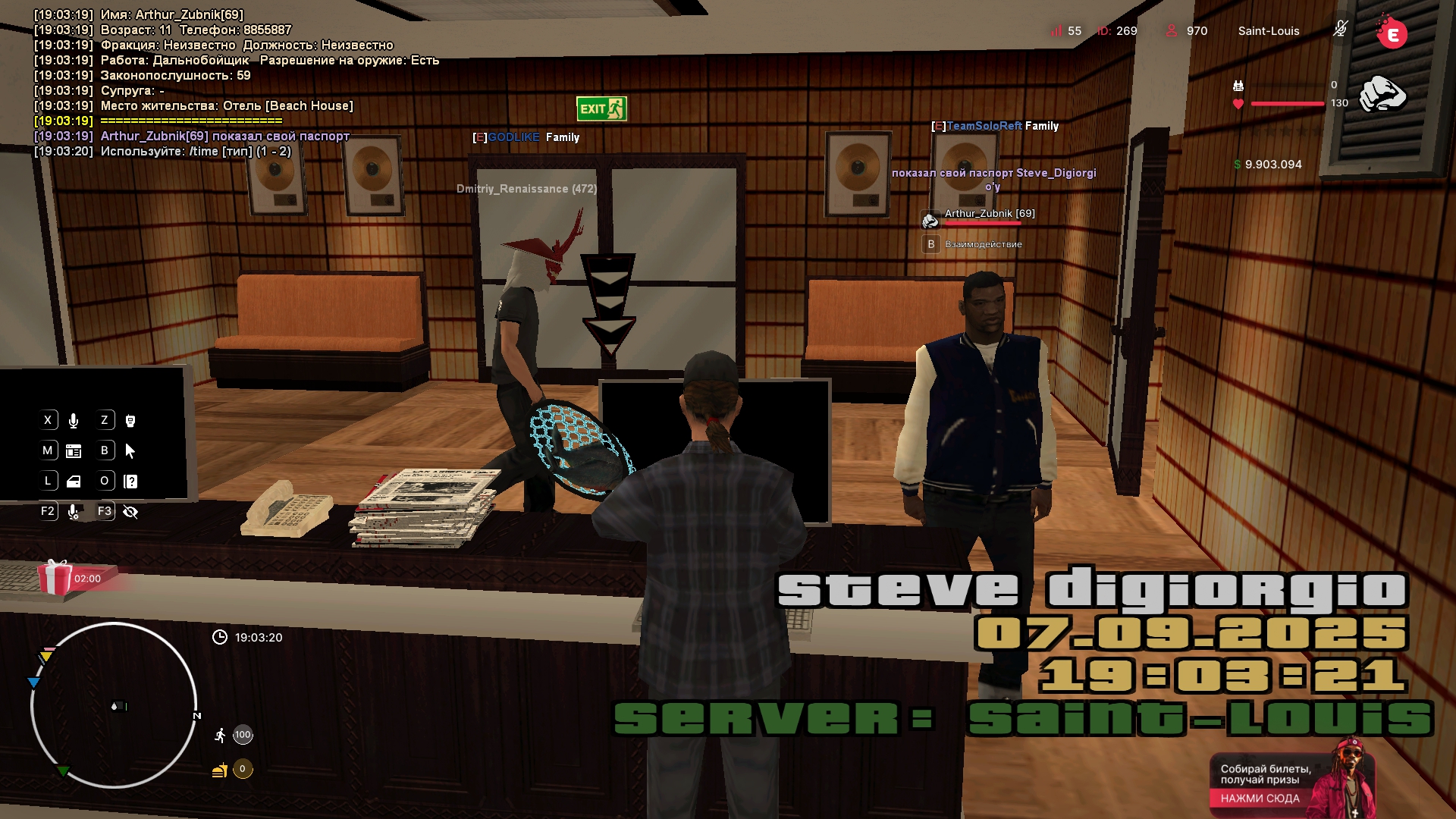Click the "НАЖМИ СЮДА" promo button
This screenshot has height=819, width=1456.
(x=1260, y=799)
